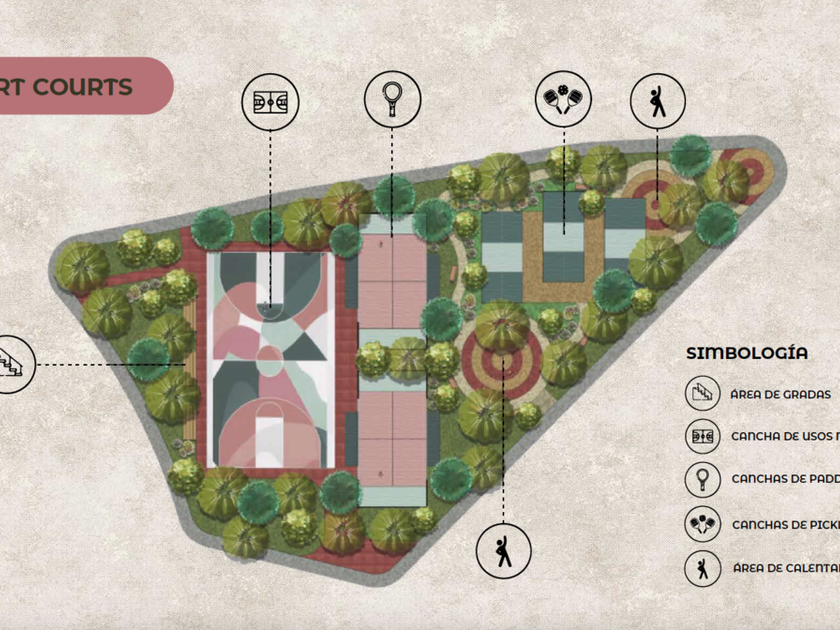
Task: Select the paddle racket map marker
Action: pyautogui.click(x=391, y=99)
